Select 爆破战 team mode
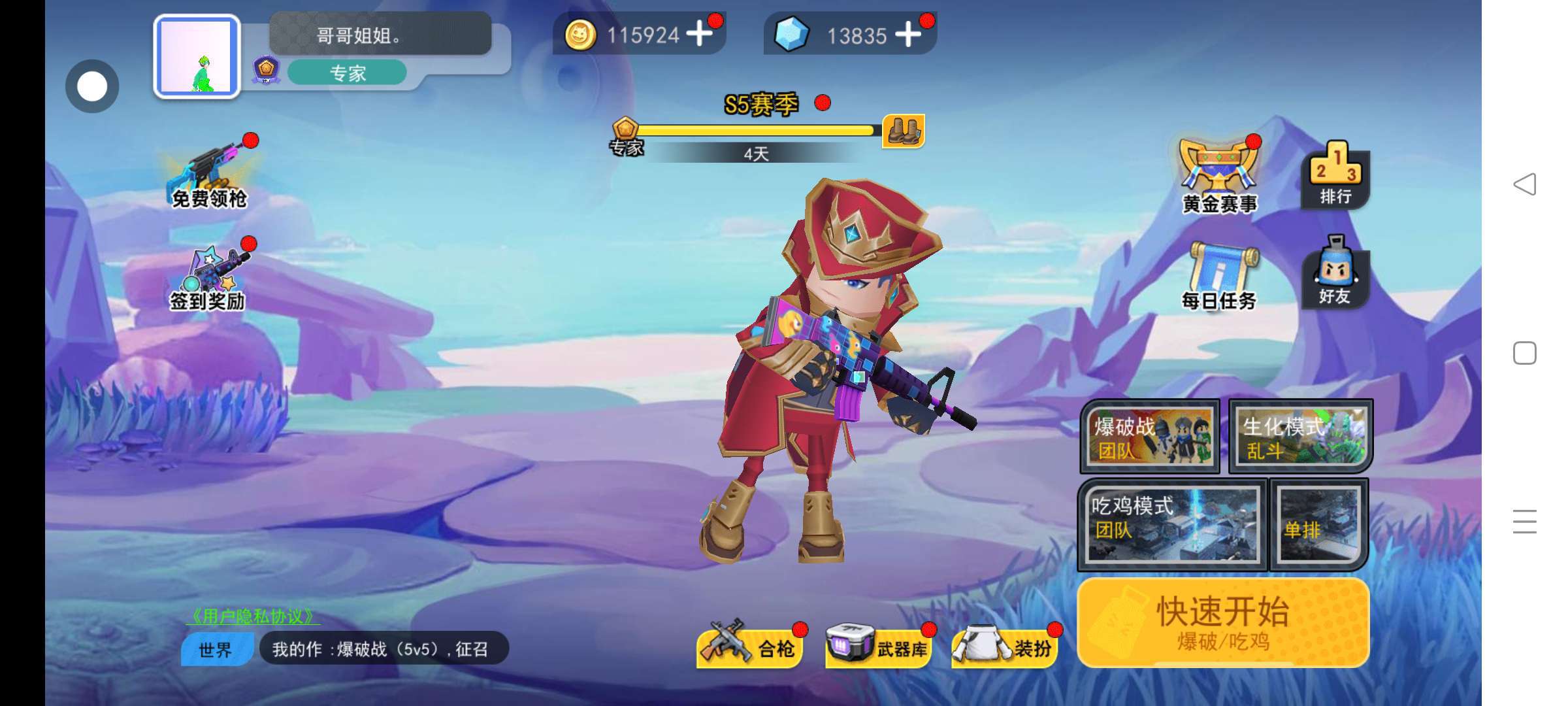Screen dimensions: 1568x706 [1150, 436]
